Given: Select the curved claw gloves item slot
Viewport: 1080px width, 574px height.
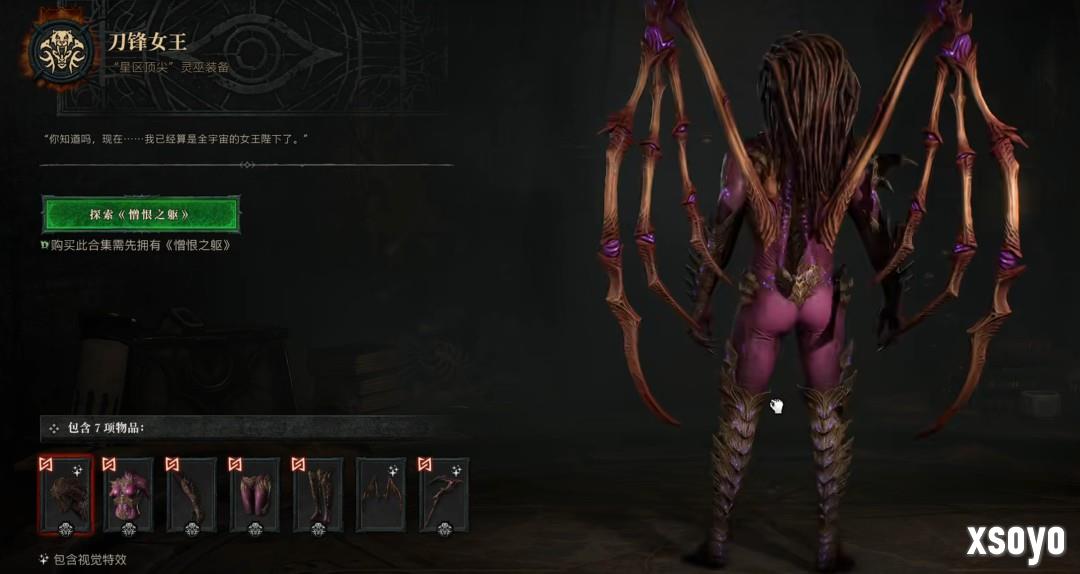Looking at the screenshot, I should [x=192, y=495].
